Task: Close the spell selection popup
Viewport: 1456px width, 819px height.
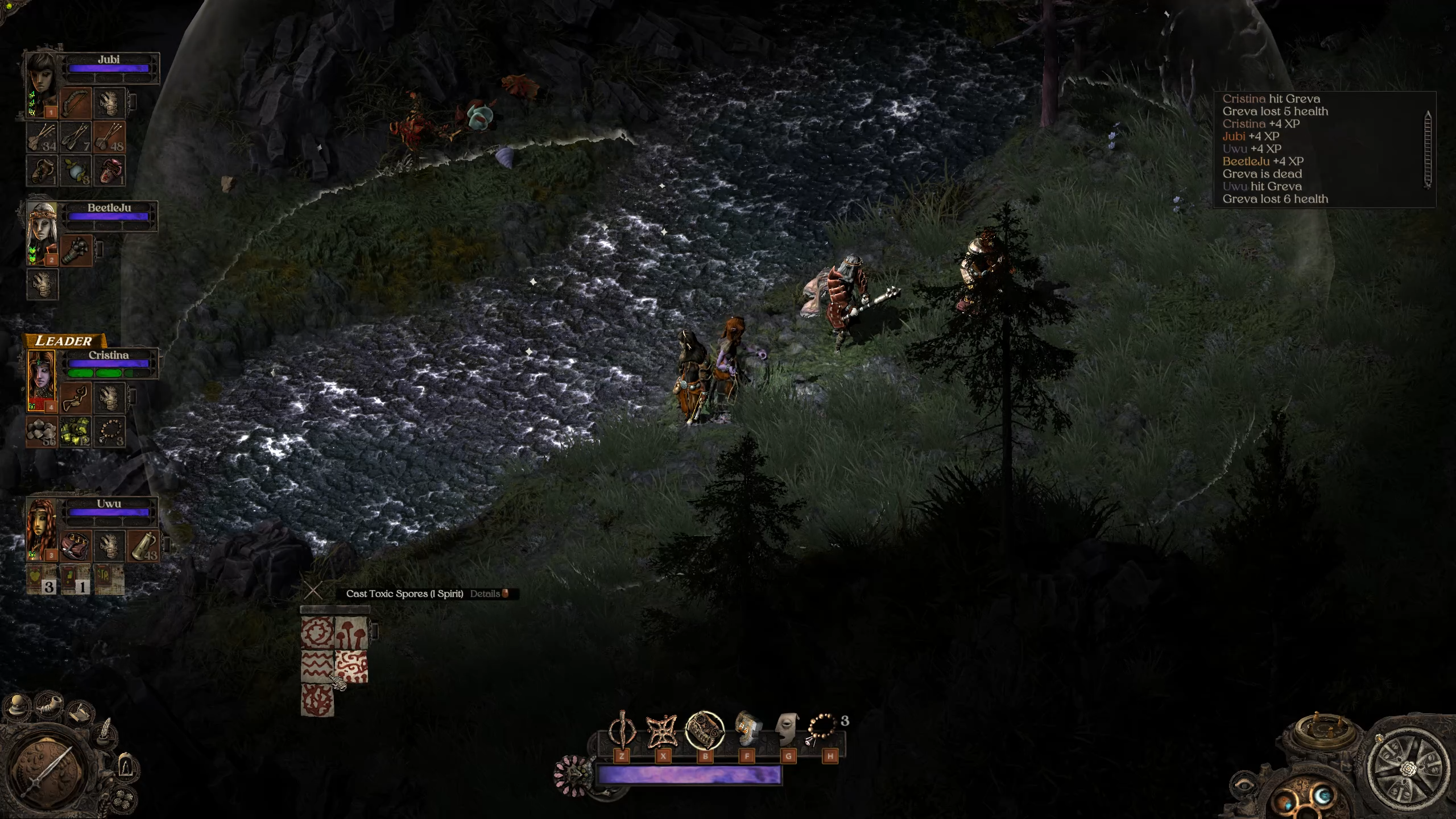Action: [313, 591]
